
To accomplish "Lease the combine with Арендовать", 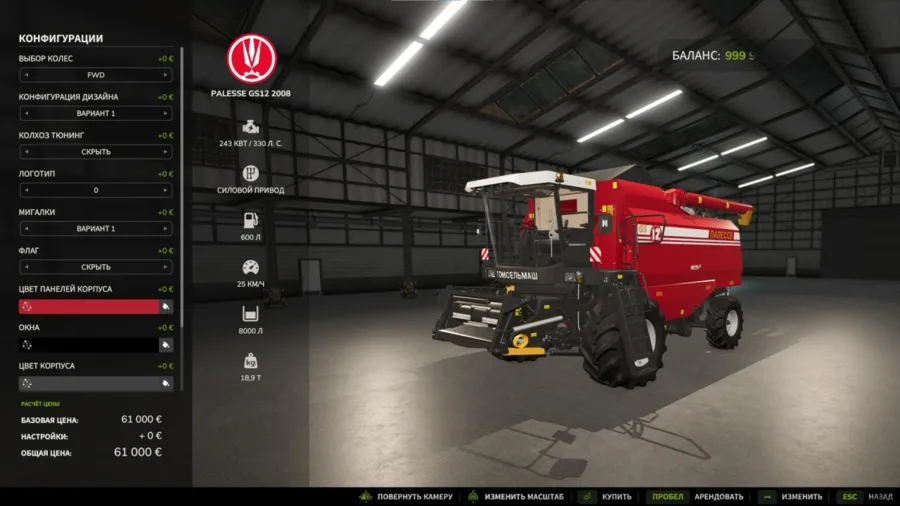I will point(698,496).
